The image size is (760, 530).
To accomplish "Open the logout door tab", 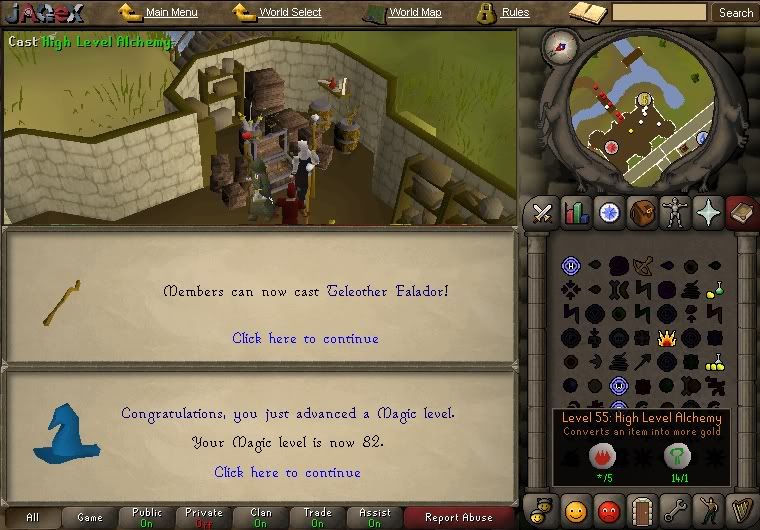I will [x=642, y=510].
